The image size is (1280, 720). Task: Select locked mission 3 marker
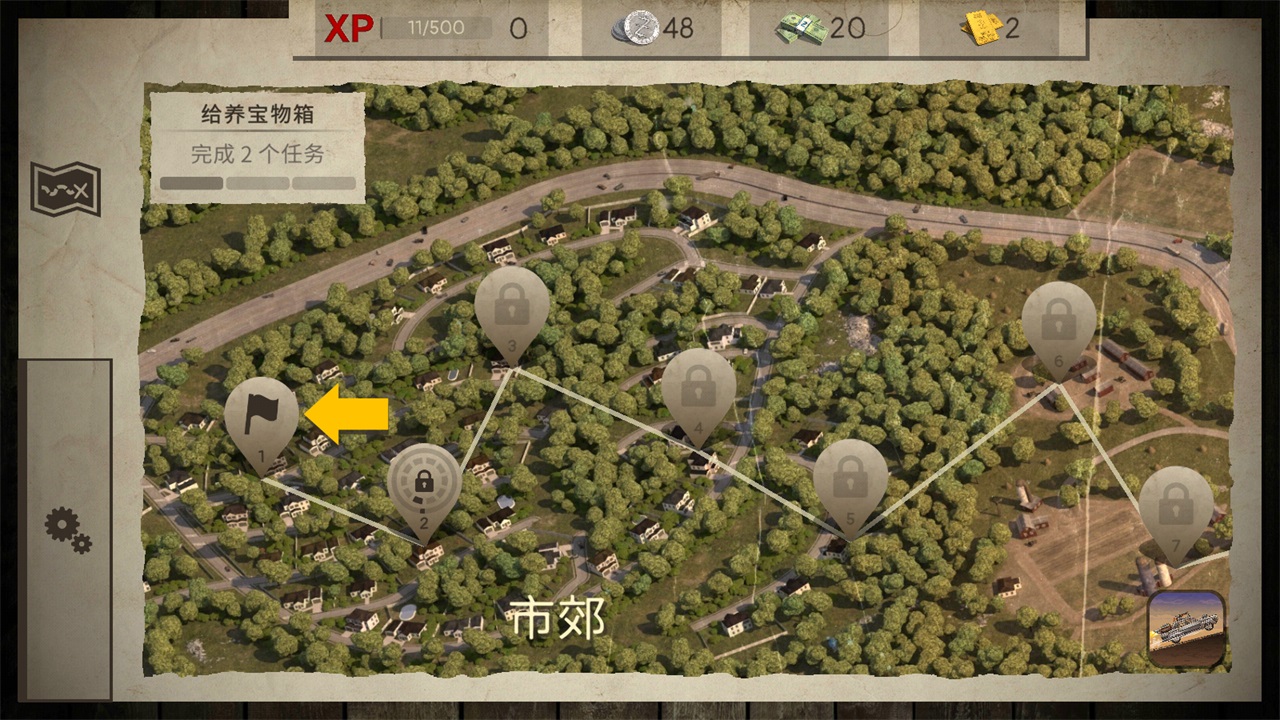(x=512, y=308)
